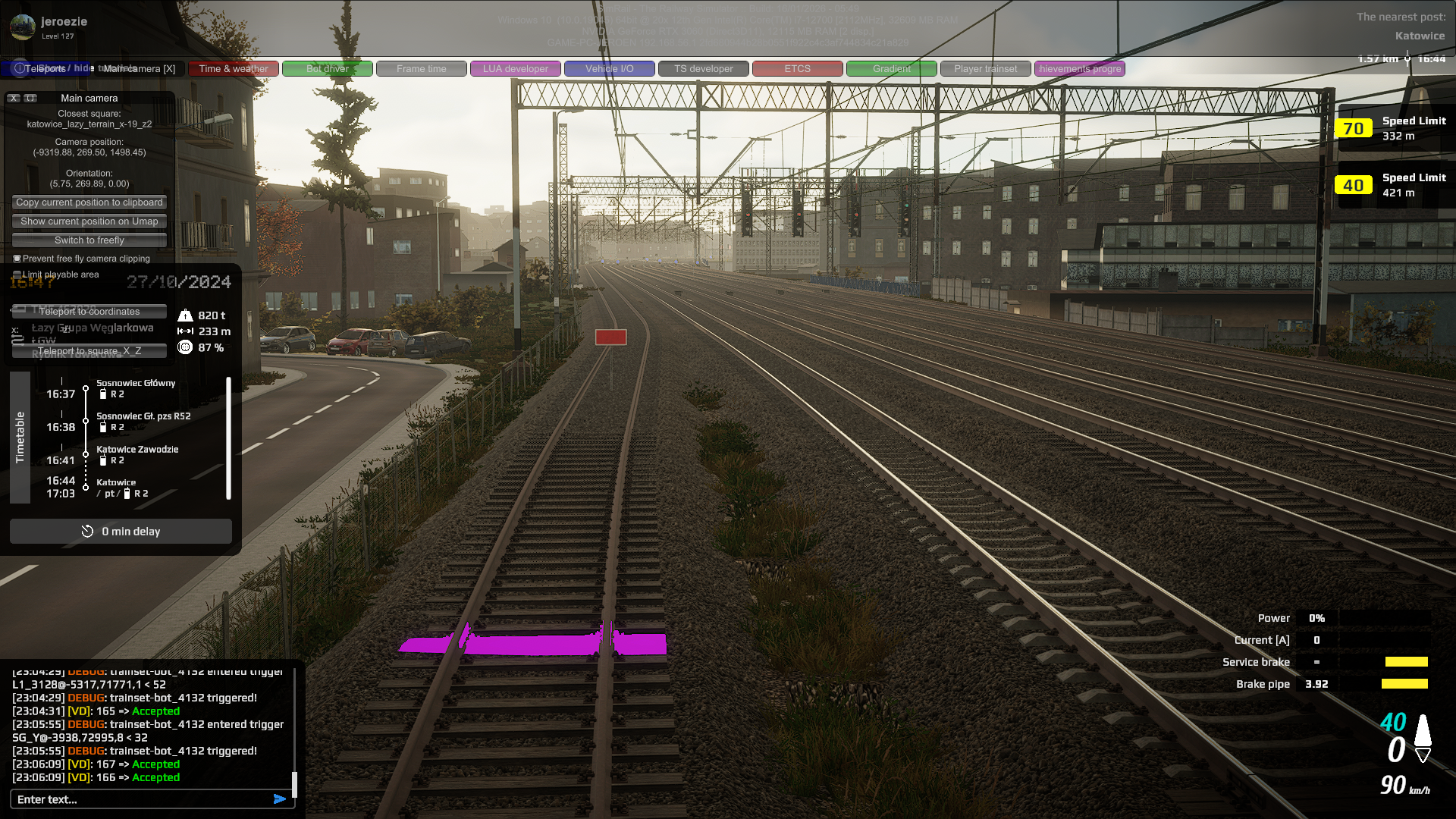The width and height of the screenshot is (1456, 819).
Task: Open the Time & weather panel
Action: [234, 69]
